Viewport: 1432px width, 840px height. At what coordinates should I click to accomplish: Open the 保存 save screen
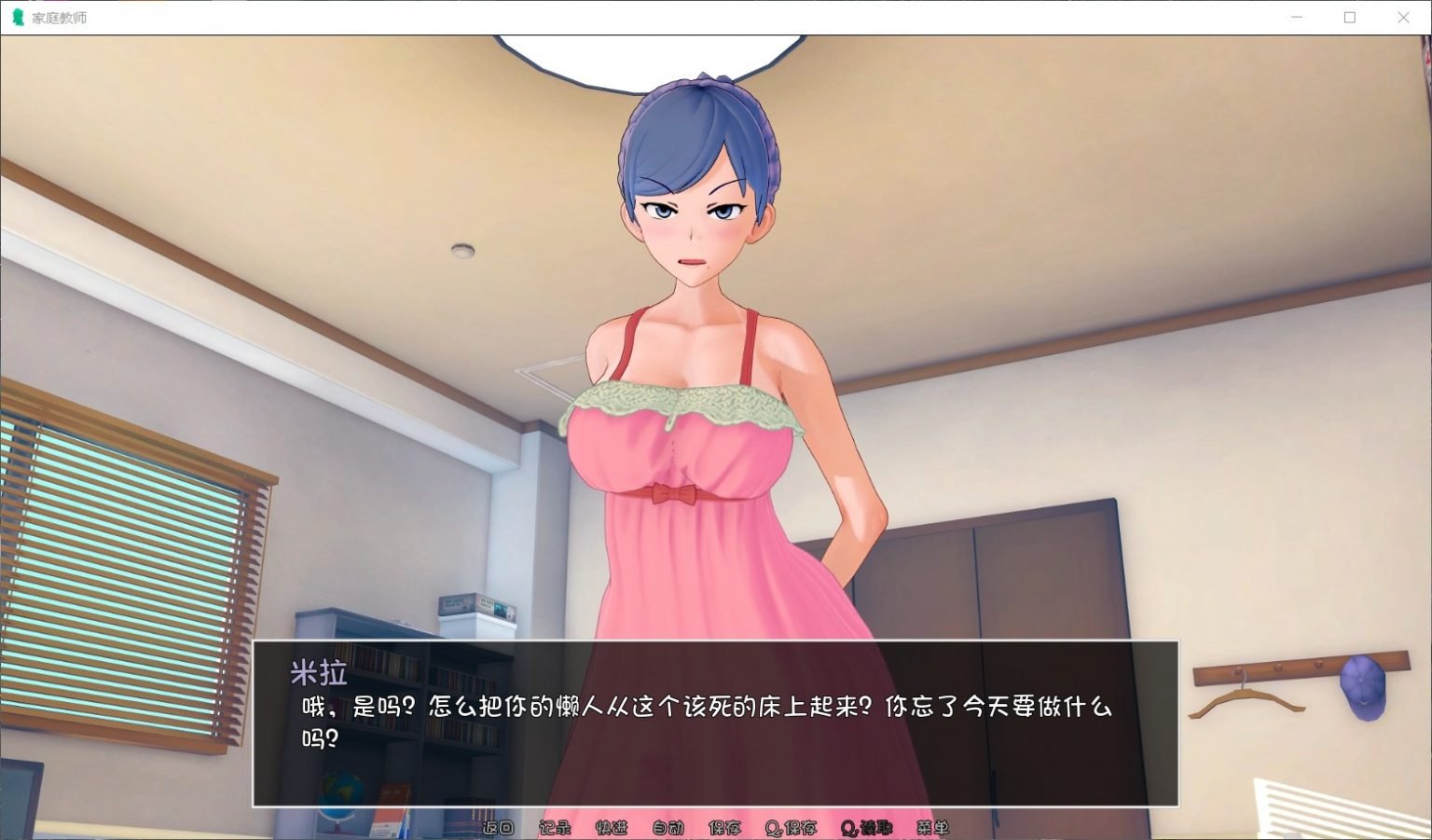click(x=724, y=826)
